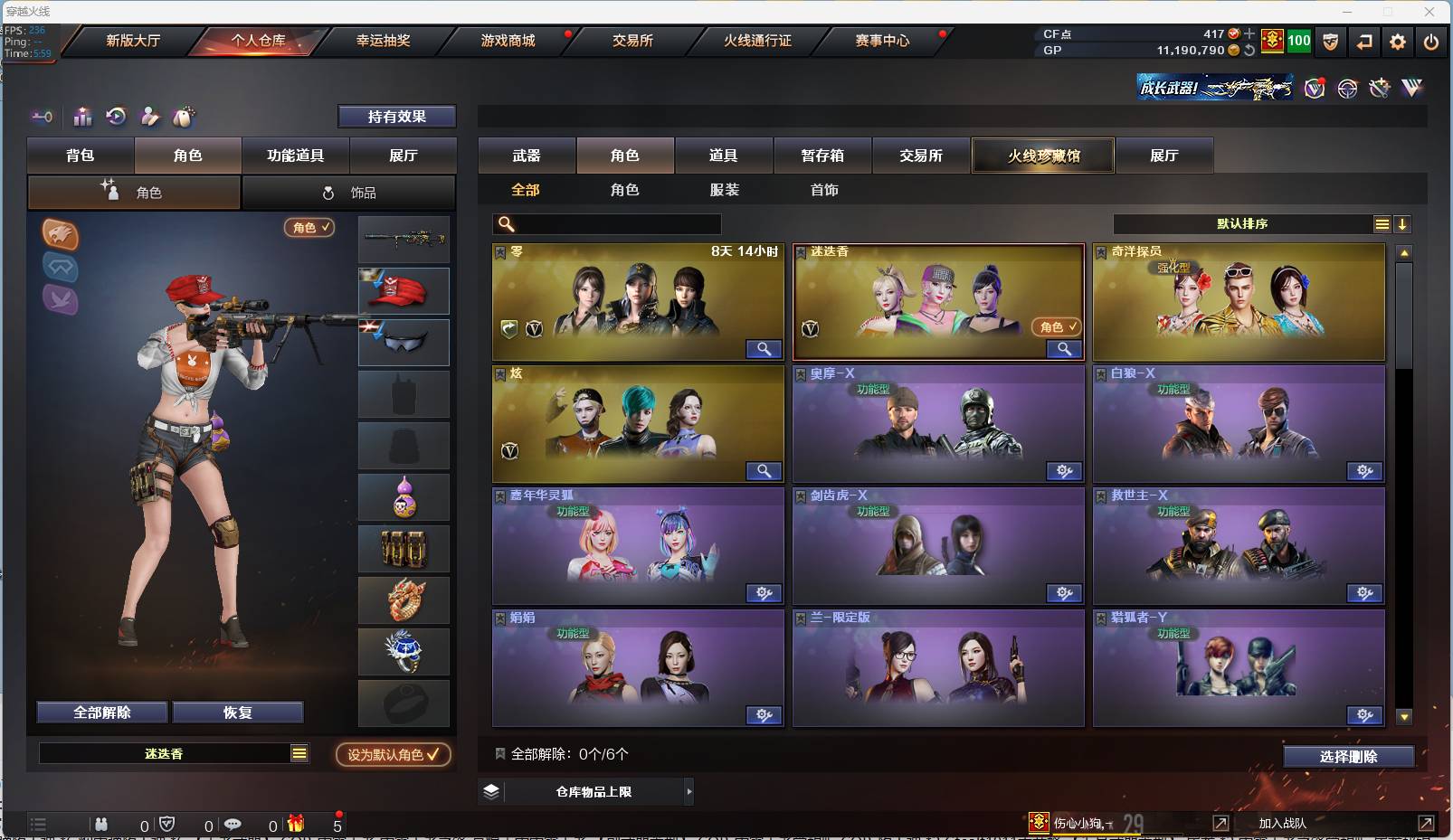Click the 全部解除 button

[x=101, y=712]
